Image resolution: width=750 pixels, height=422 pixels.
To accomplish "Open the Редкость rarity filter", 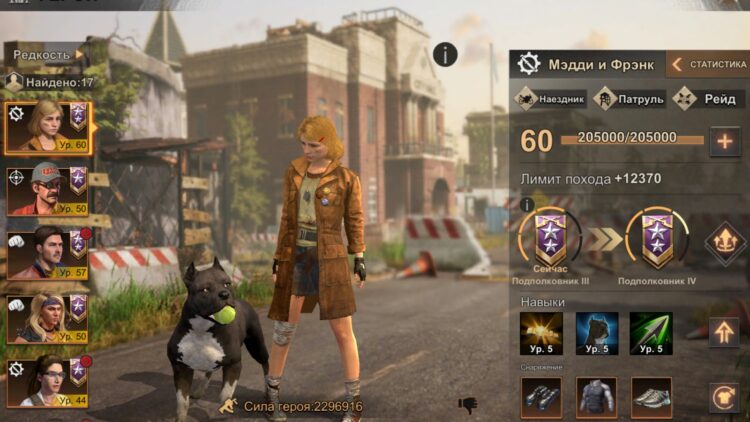I will [45, 54].
